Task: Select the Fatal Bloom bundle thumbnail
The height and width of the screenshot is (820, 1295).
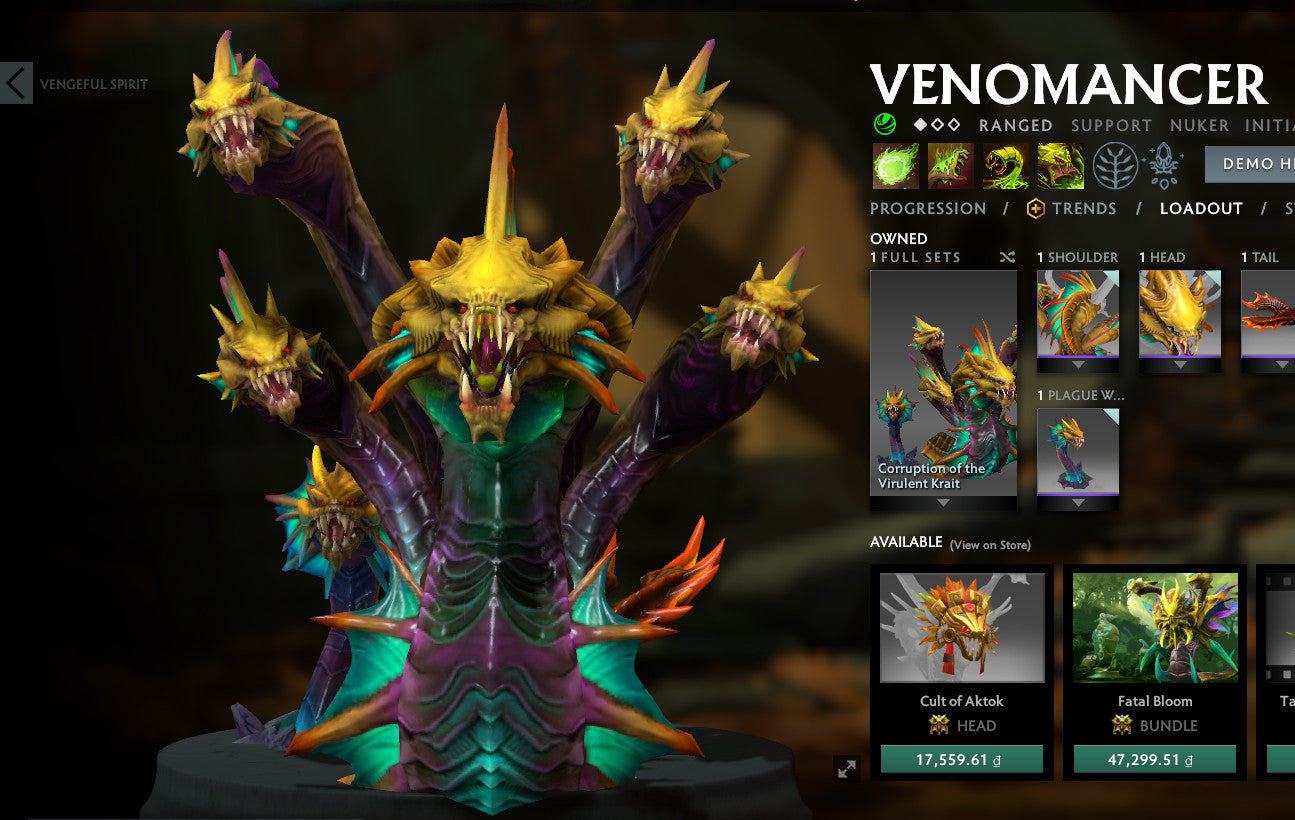Action: click(1154, 627)
